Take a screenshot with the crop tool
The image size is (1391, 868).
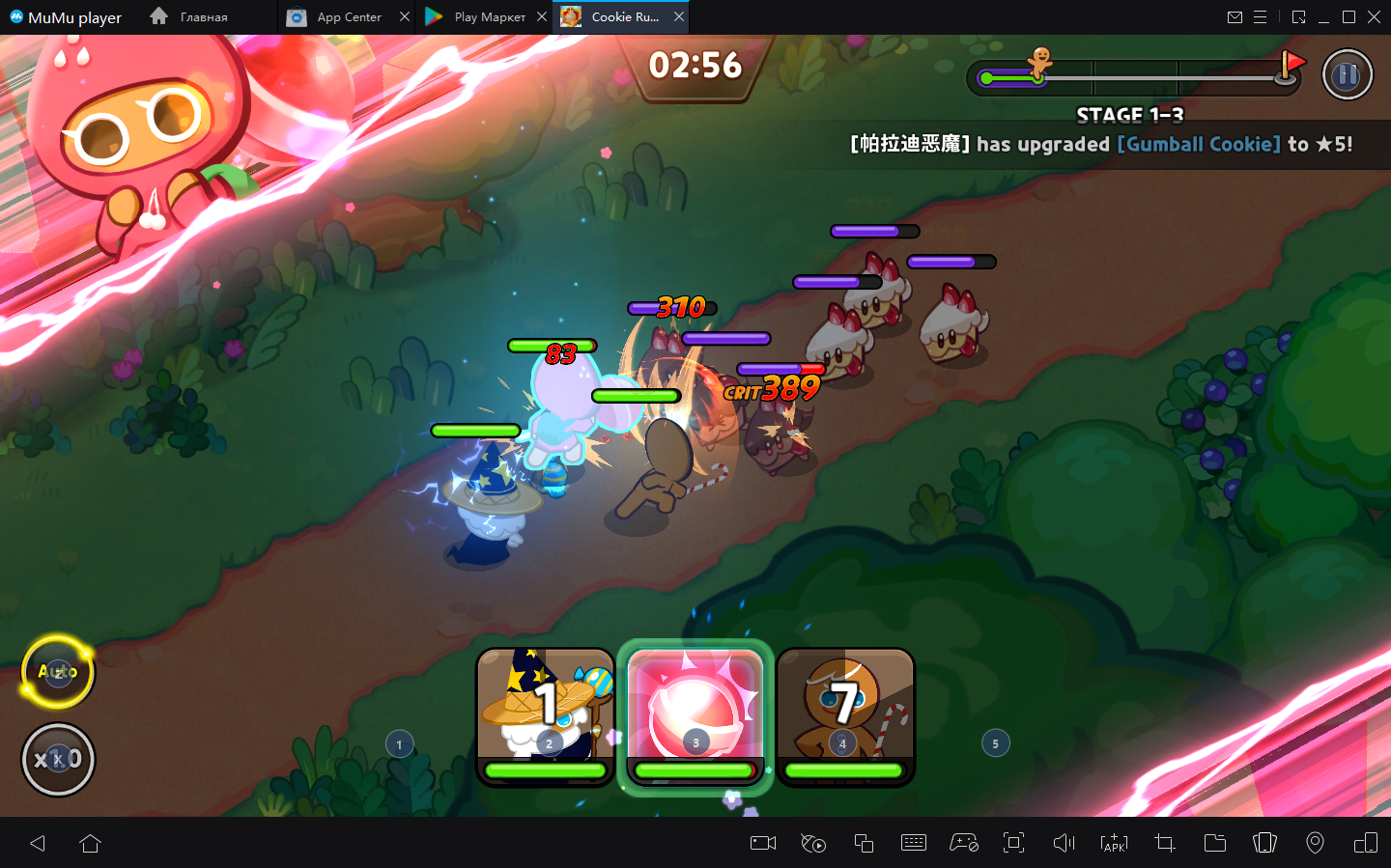click(1164, 843)
